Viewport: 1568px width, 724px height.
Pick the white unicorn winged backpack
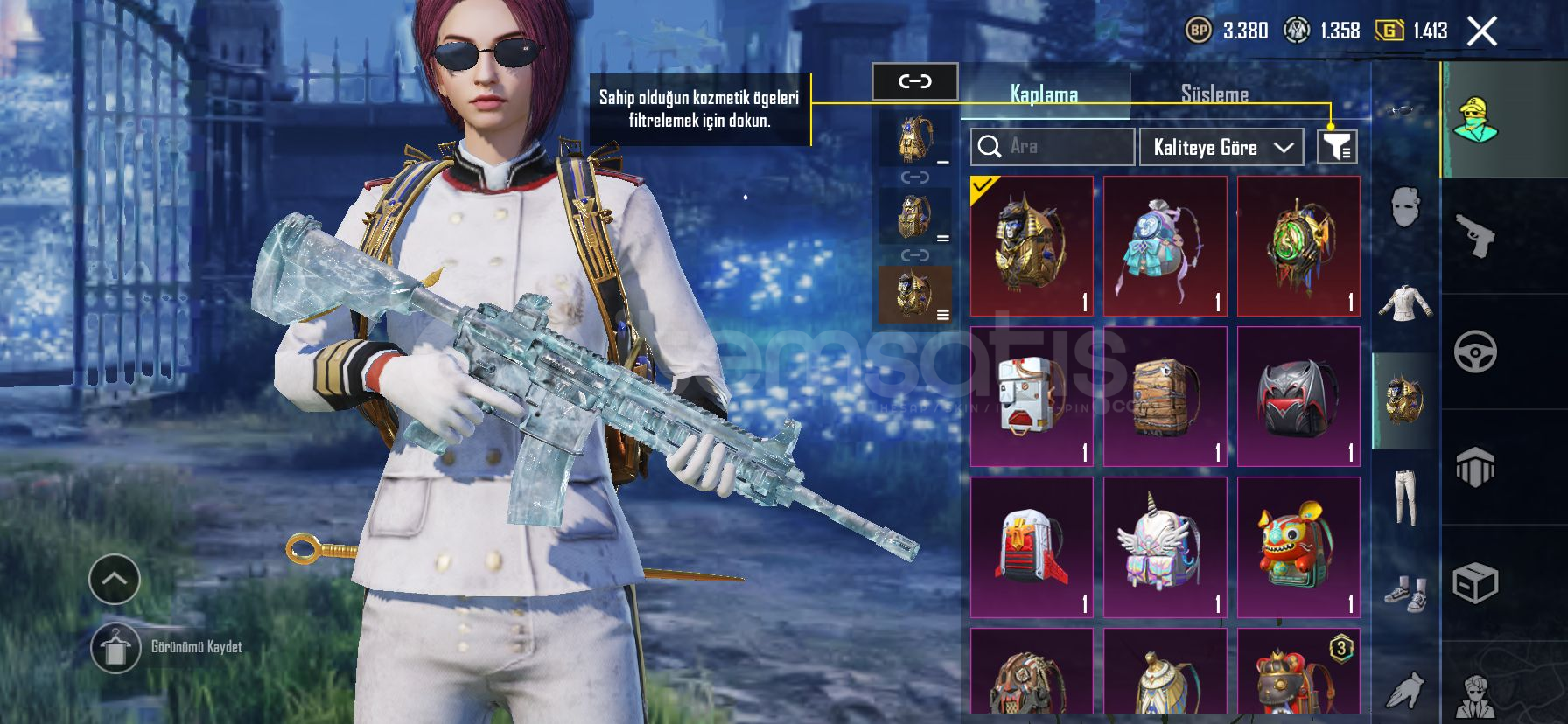(x=1165, y=547)
